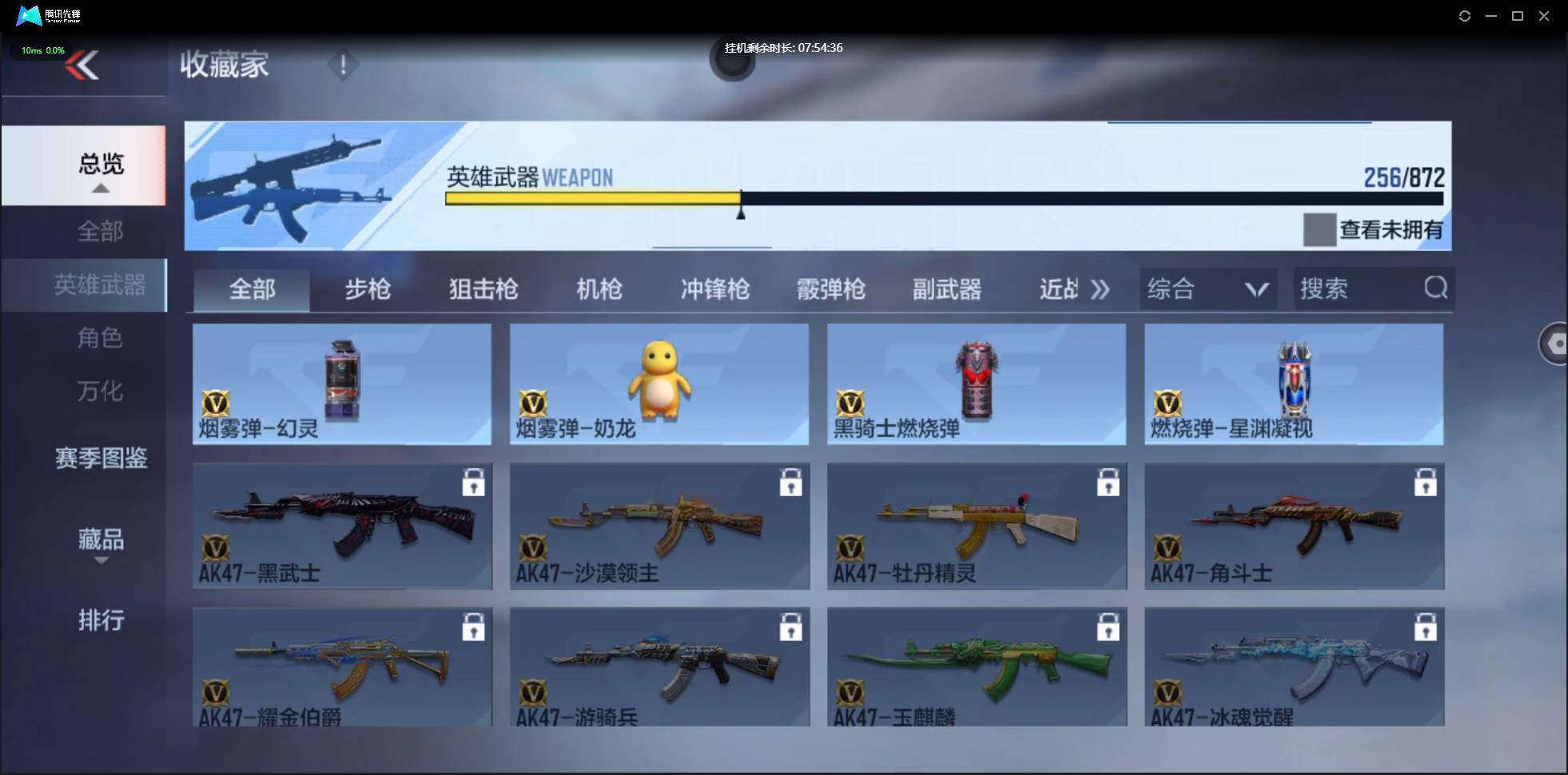Click the lock icon on AK47-黑武士
Screen dimensions: 1568x775
pos(475,482)
